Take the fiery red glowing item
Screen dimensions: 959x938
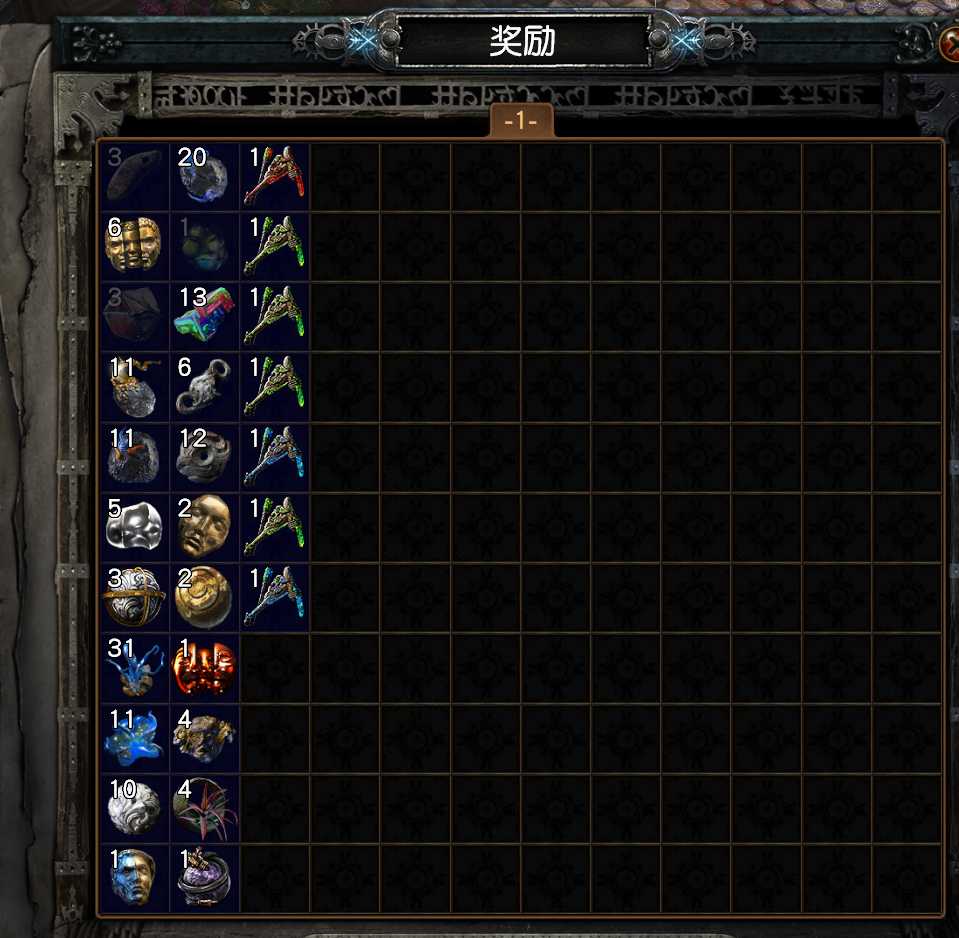[204, 667]
